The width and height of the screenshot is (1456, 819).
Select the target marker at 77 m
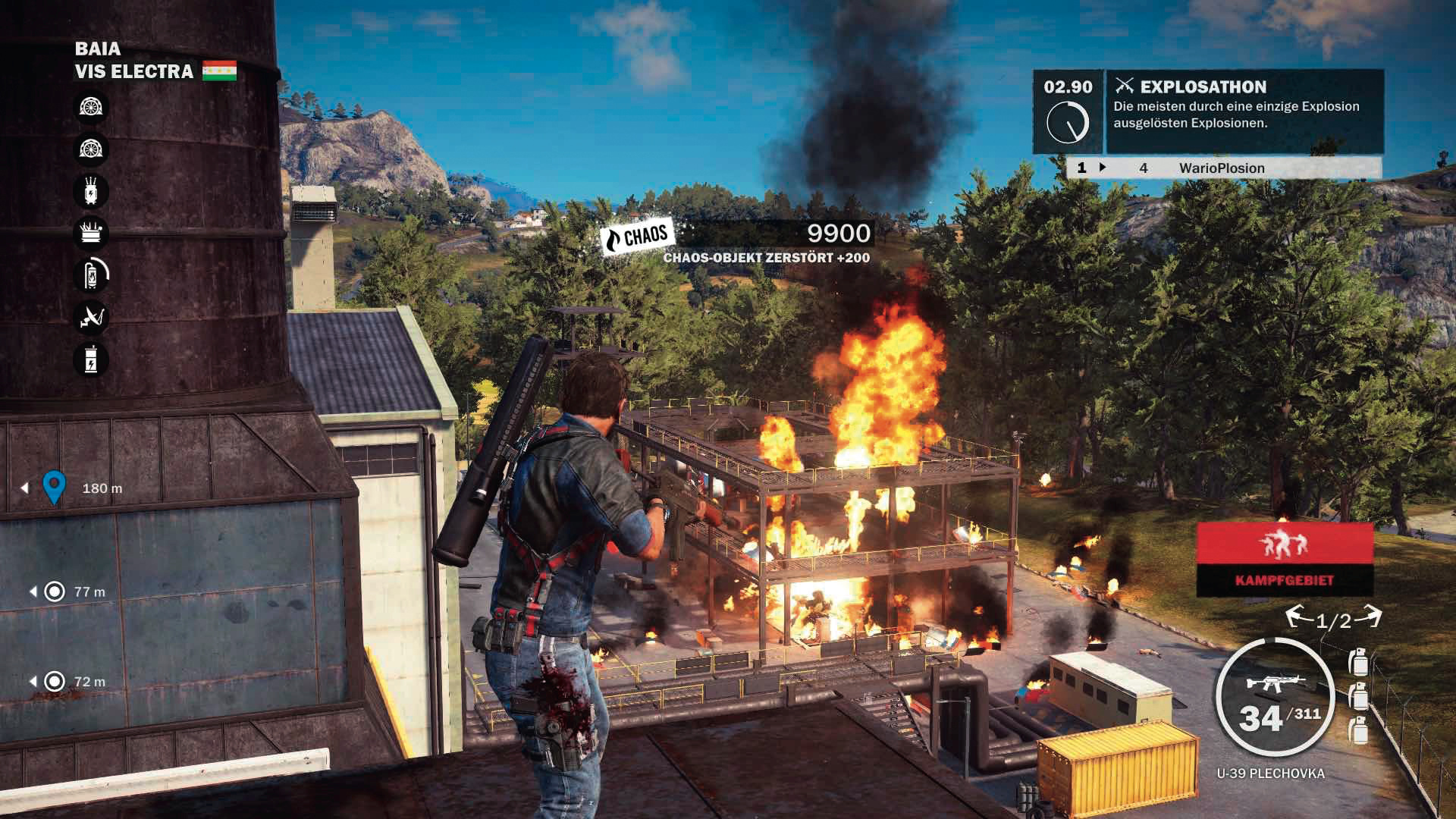click(55, 591)
